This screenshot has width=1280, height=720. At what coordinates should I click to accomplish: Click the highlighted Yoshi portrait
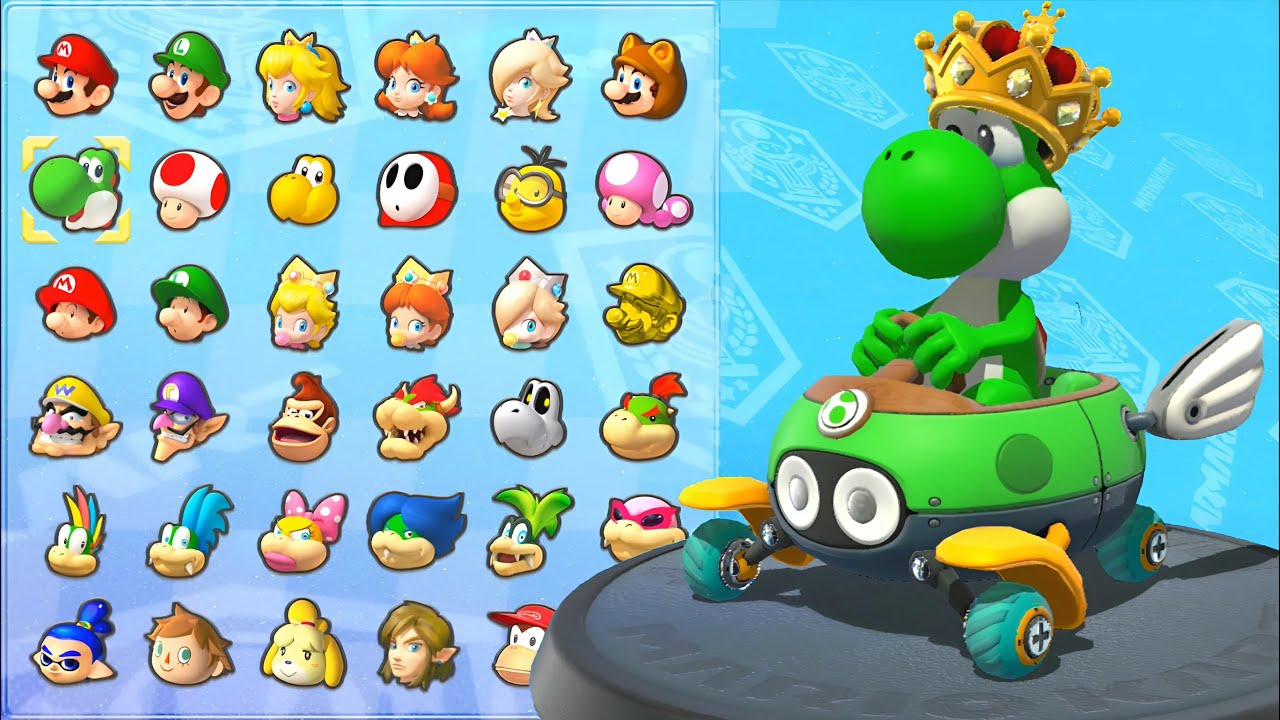(76, 190)
